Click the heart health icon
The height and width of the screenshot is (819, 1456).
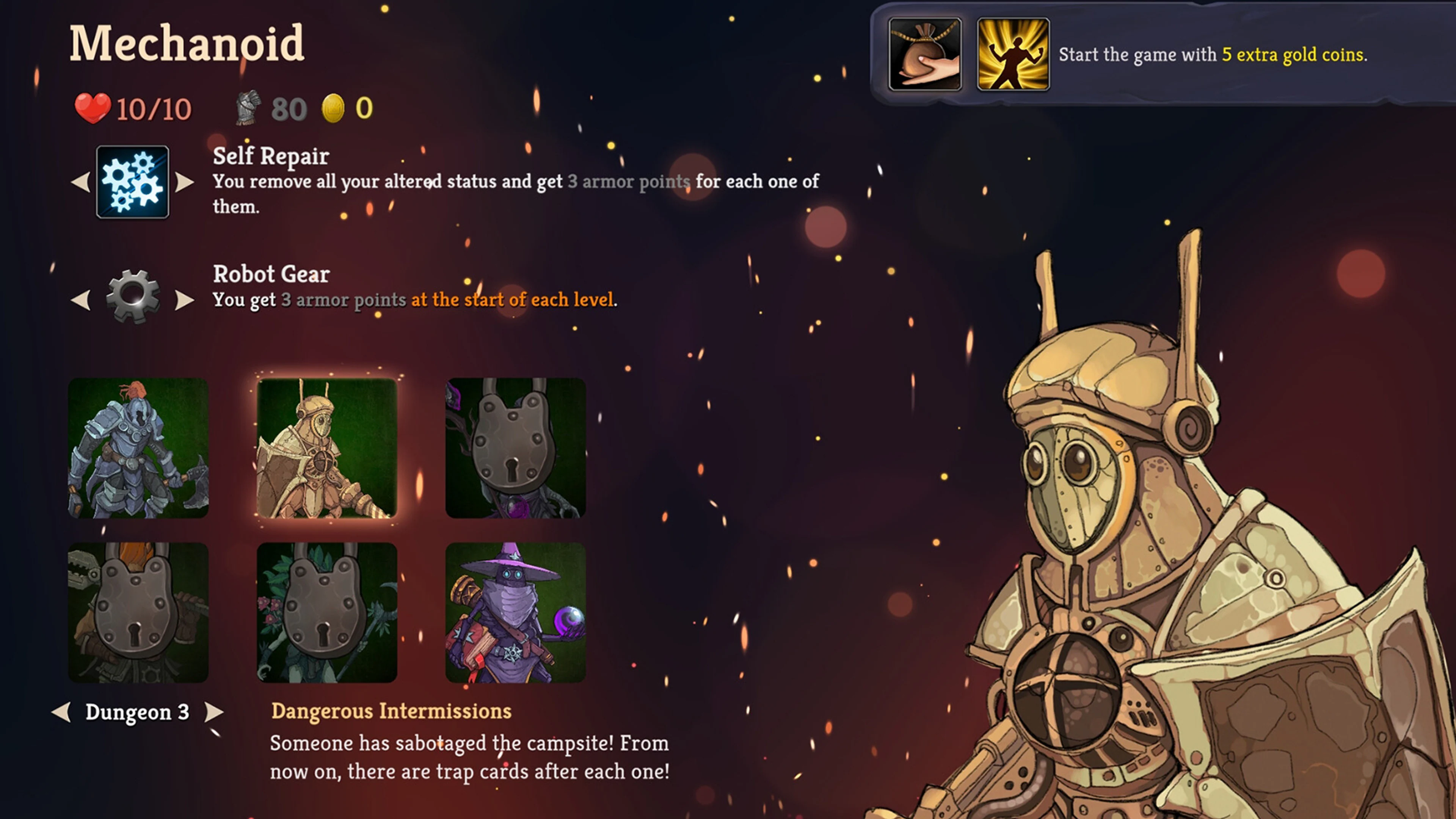click(93, 107)
